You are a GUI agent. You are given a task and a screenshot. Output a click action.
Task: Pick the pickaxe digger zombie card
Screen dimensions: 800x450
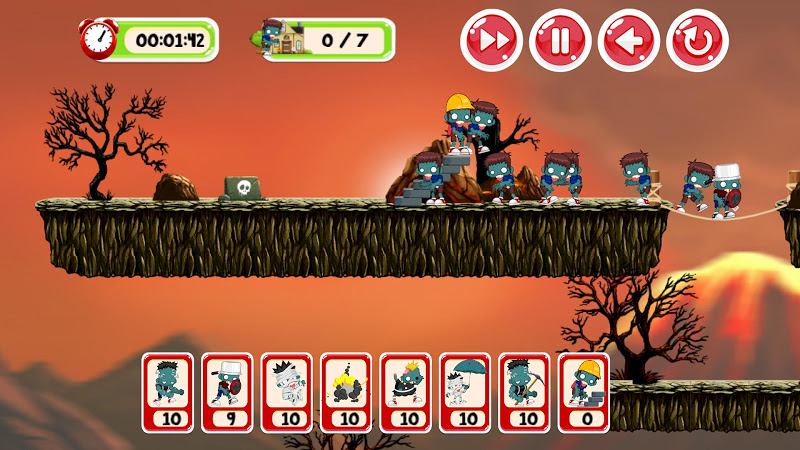[x=525, y=392]
